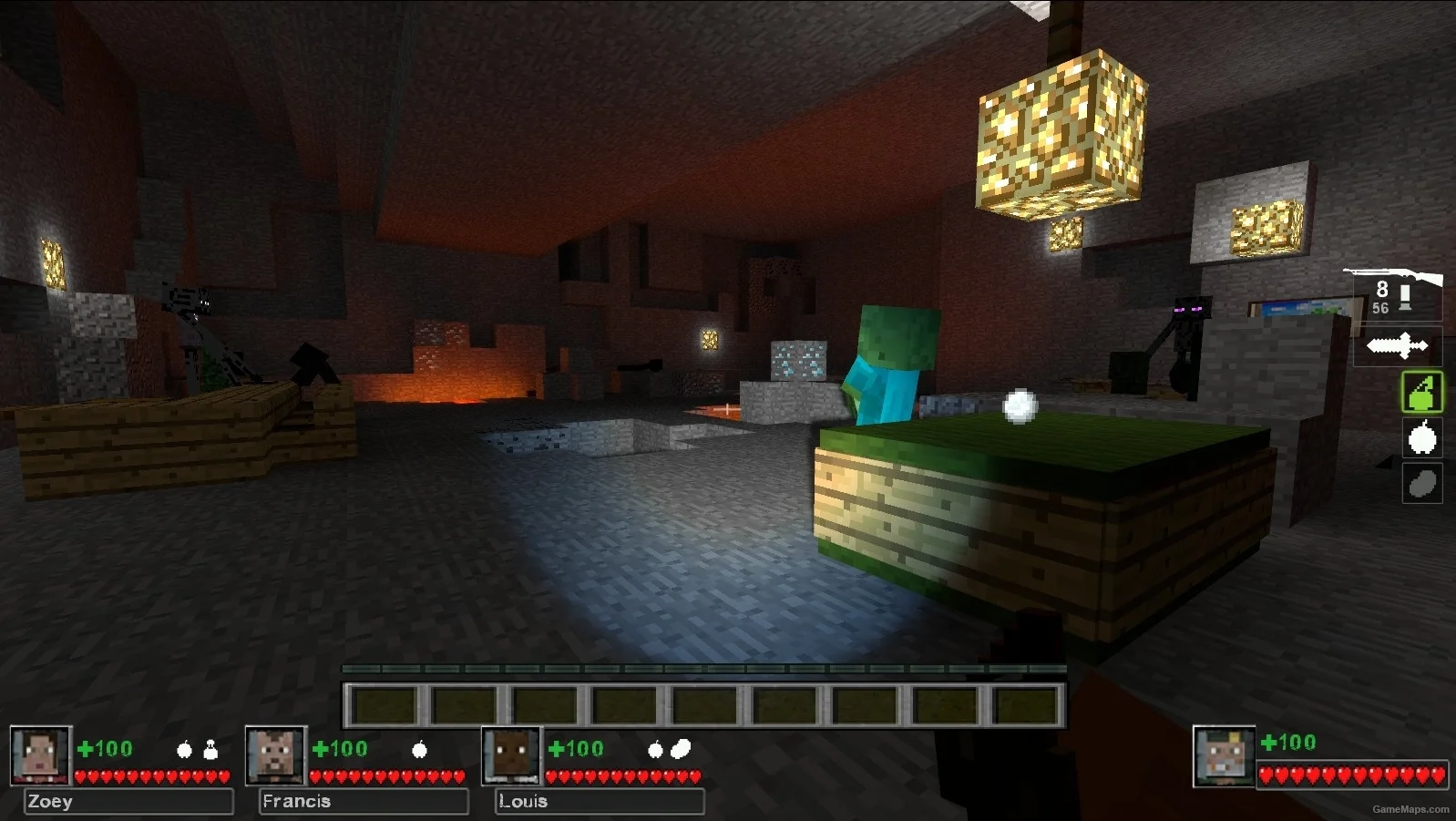Select the grey potato-shaped item slot
Viewport: 1456px width, 821px height.
click(1421, 484)
